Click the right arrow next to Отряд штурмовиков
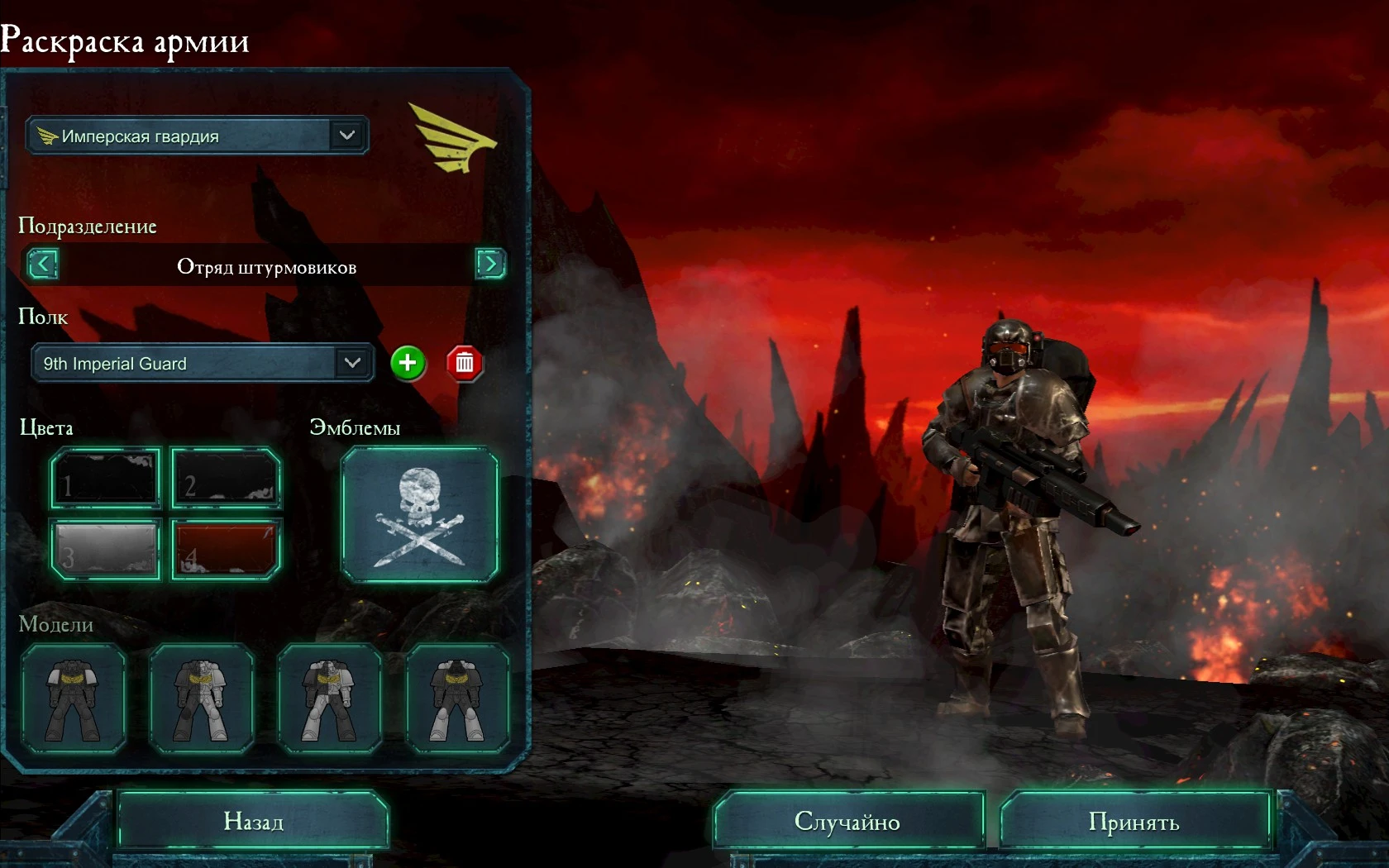 pos(490,265)
